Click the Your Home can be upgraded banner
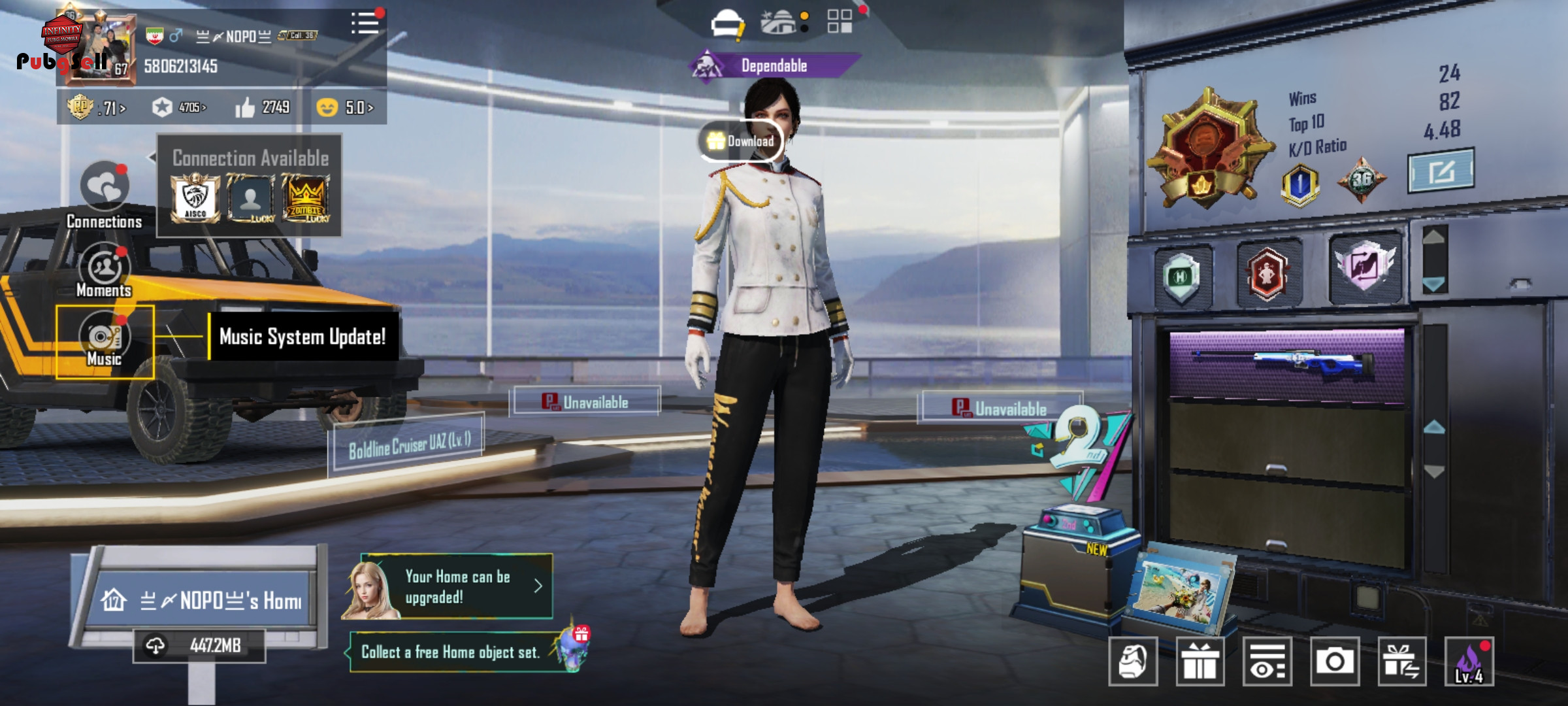 (456, 586)
